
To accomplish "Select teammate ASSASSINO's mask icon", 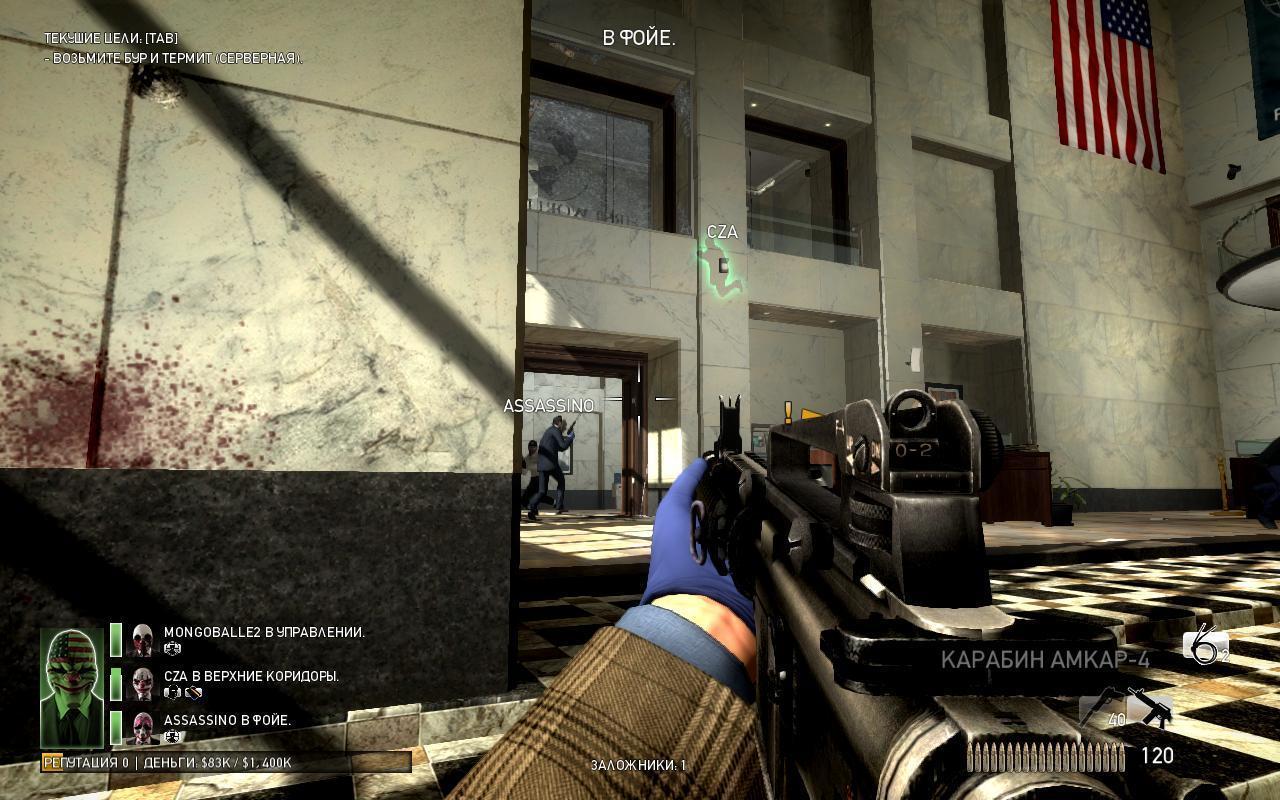I will click(143, 727).
